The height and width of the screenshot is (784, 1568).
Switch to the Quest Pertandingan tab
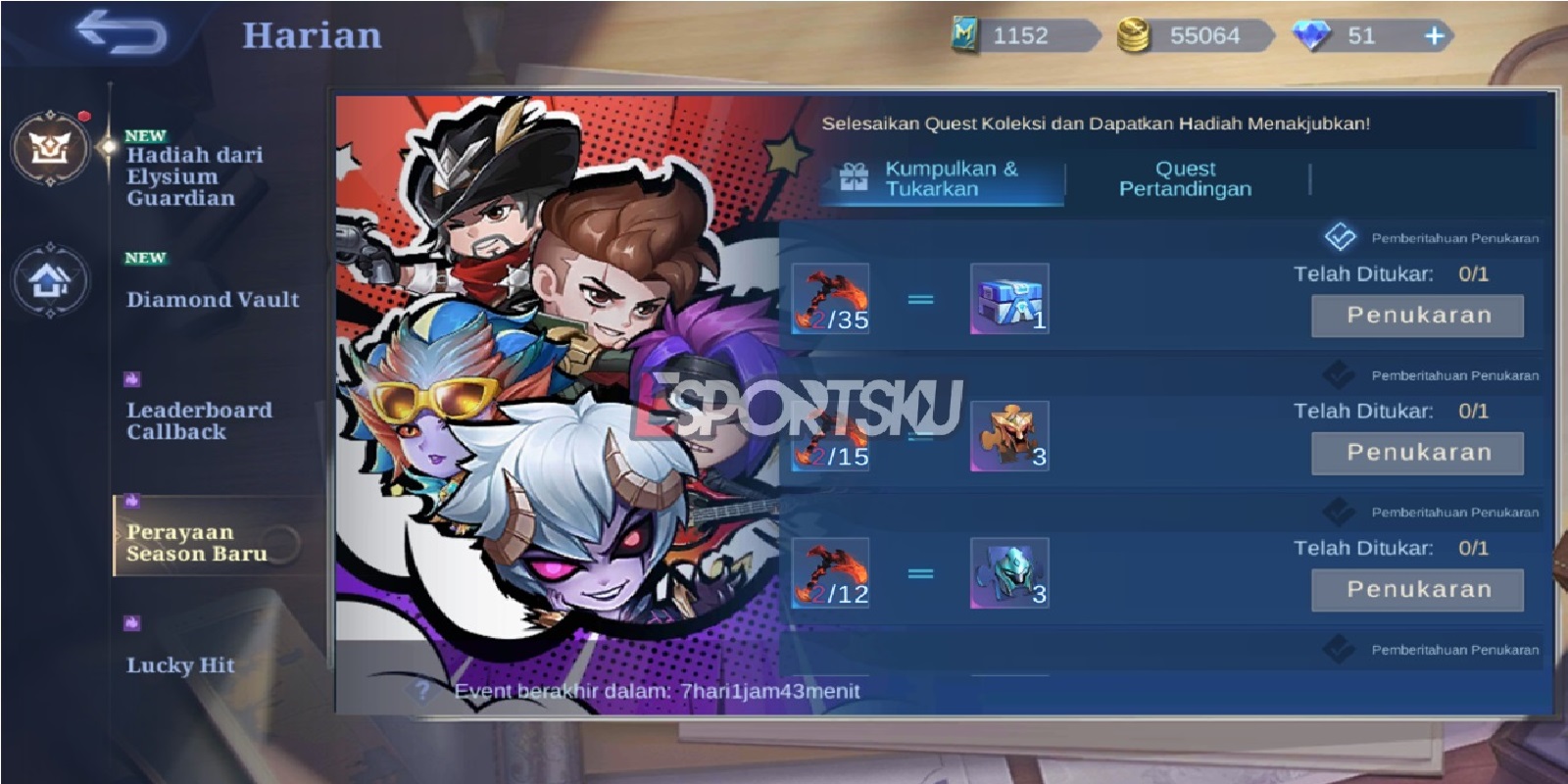click(1184, 178)
